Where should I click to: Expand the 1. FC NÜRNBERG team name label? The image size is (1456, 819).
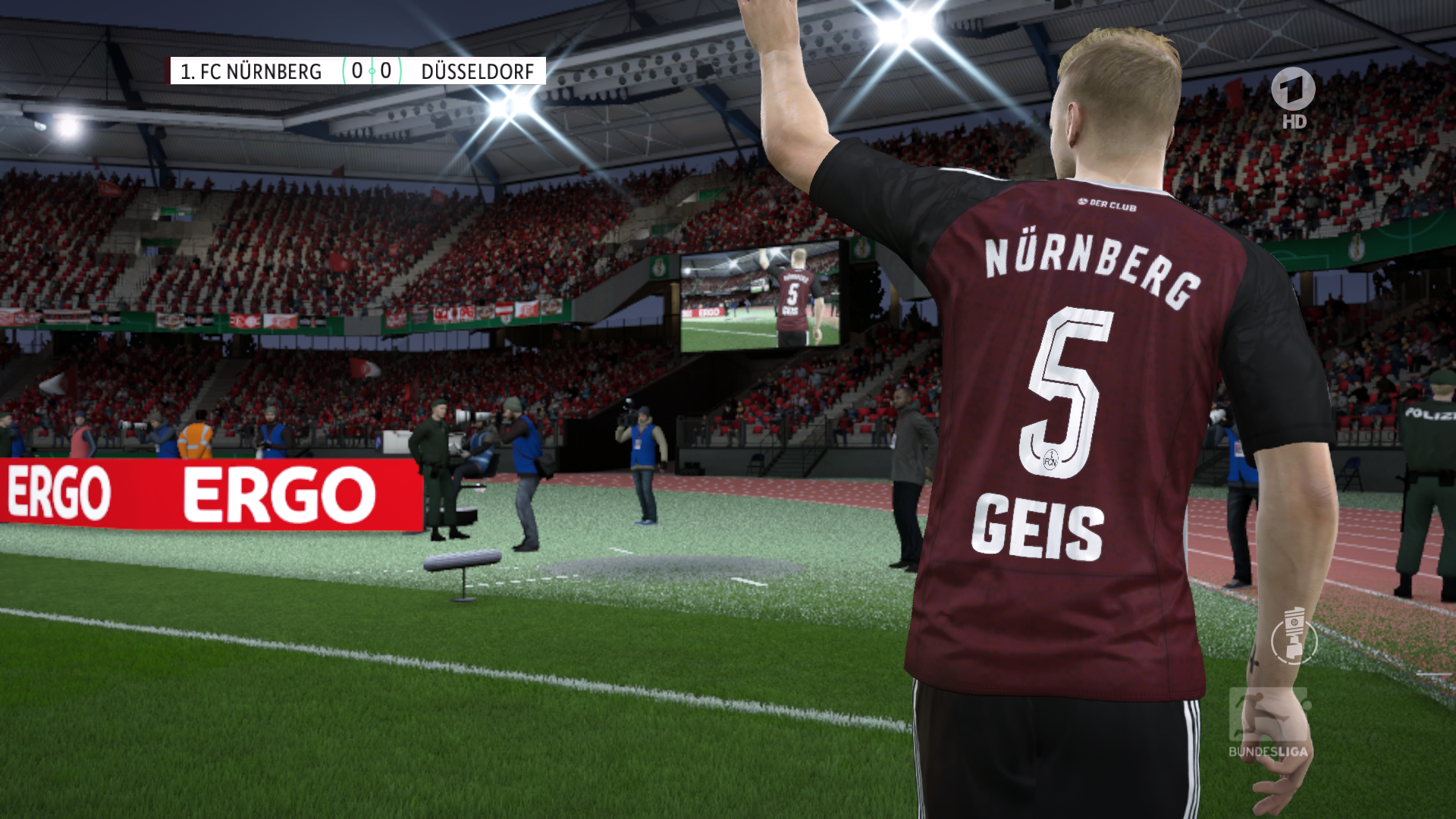click(x=250, y=73)
